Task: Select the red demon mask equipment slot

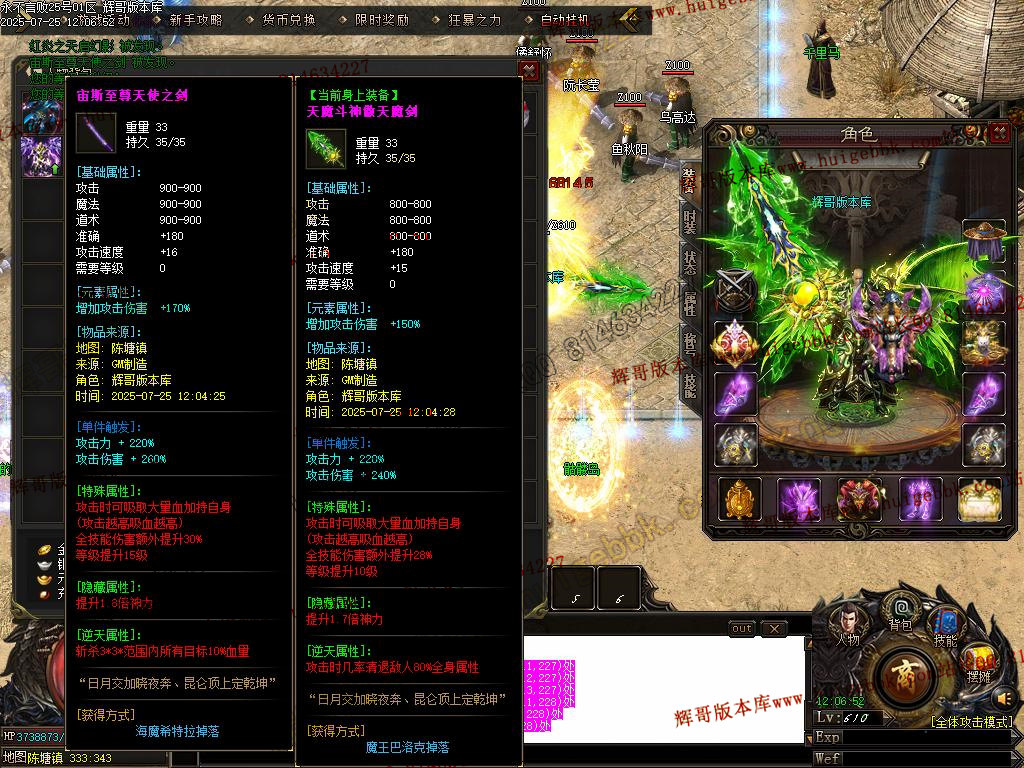Action: tap(860, 499)
